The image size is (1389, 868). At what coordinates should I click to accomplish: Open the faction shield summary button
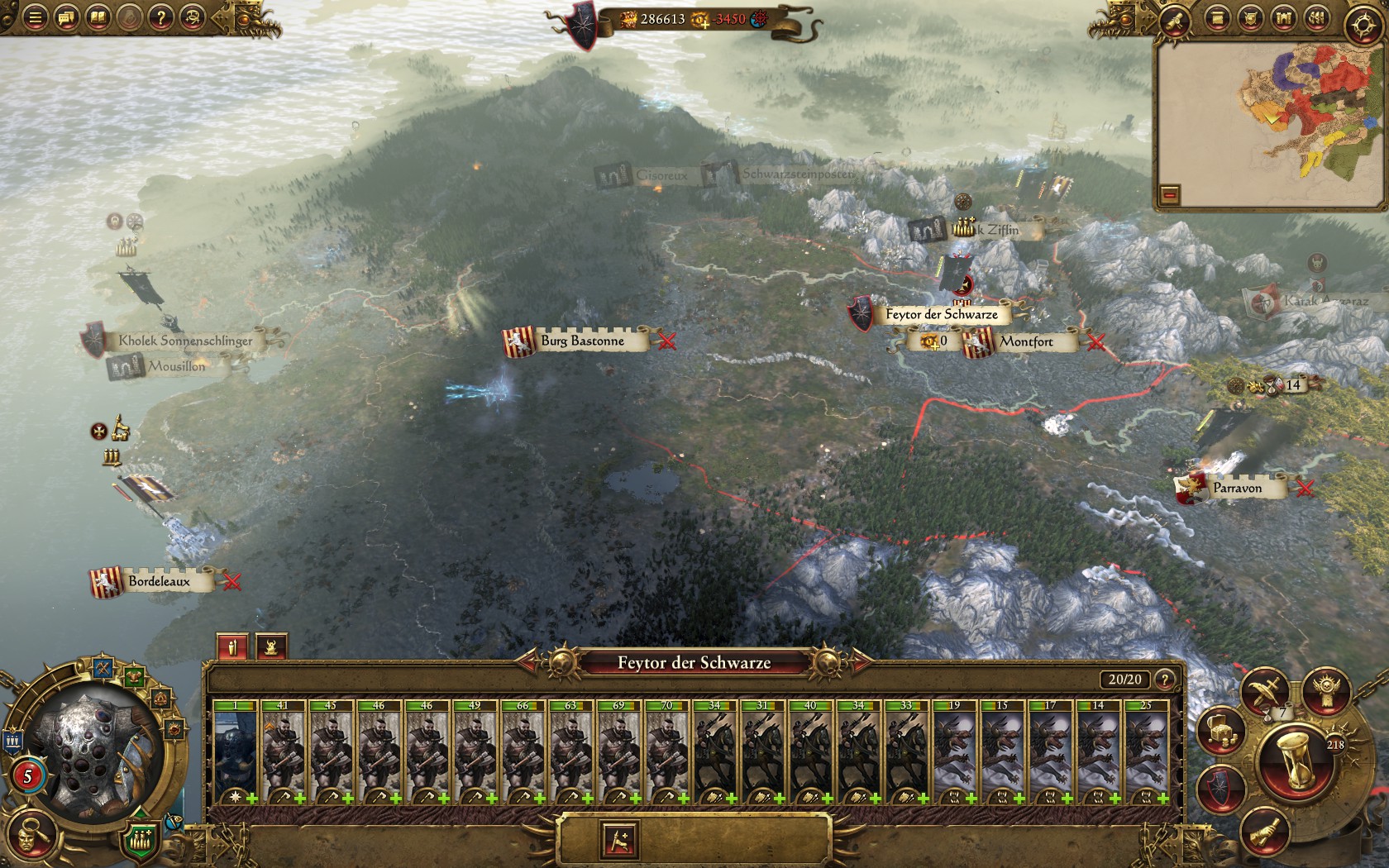[1220, 788]
